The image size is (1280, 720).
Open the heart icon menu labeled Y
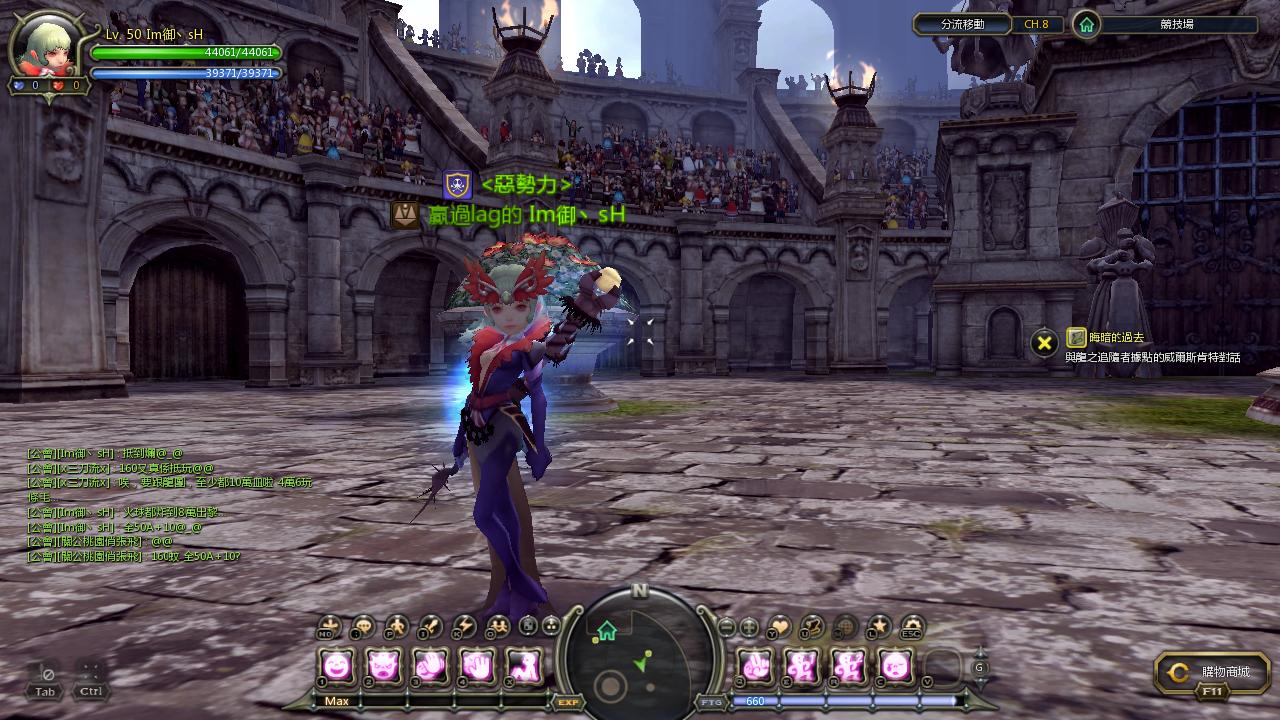[x=779, y=627]
